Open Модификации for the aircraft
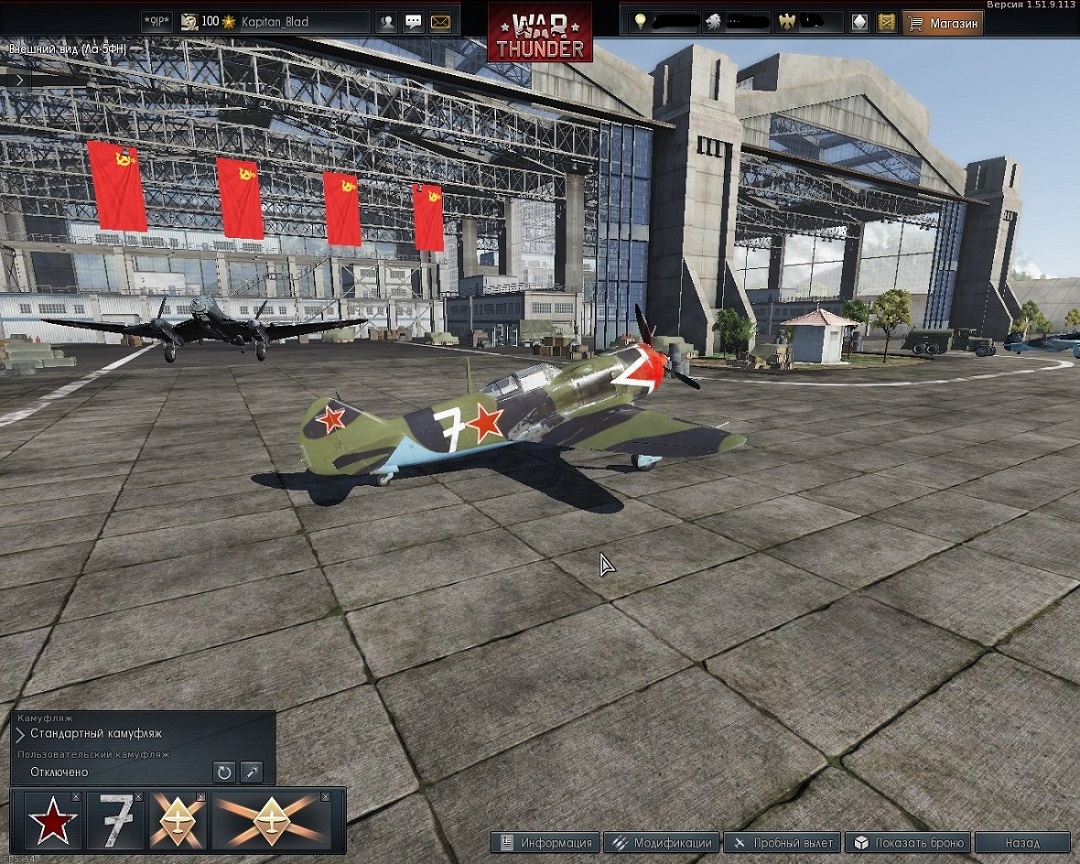1080x864 pixels. (x=662, y=843)
